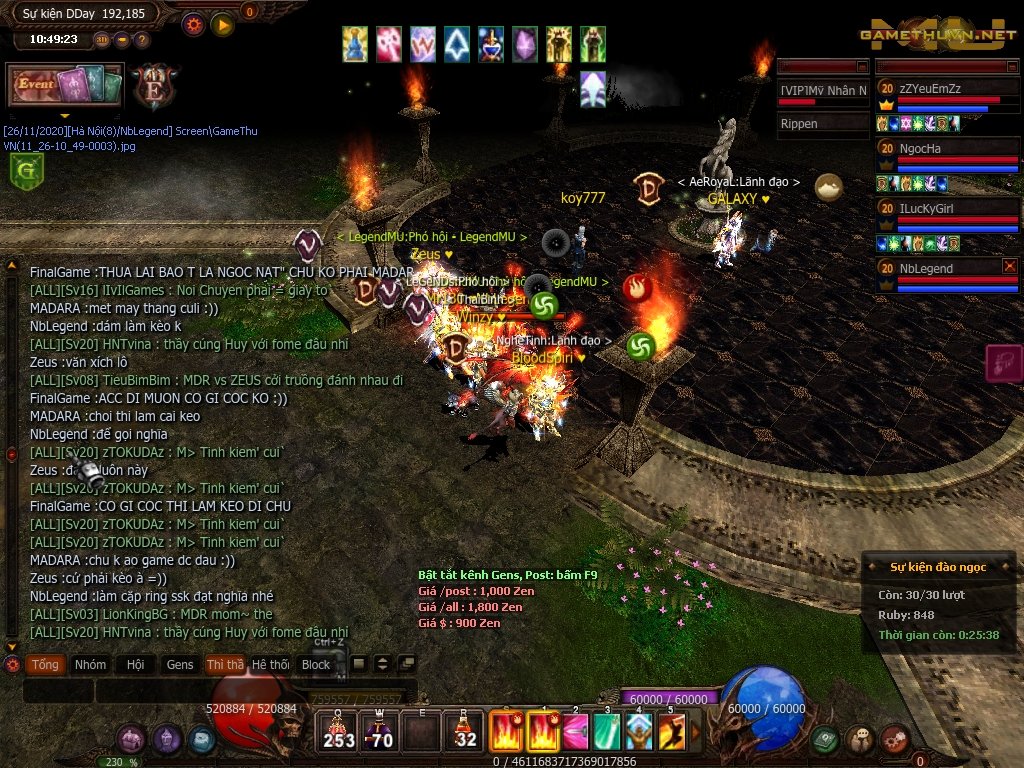Click the yellow play arrow button
The width and height of the screenshot is (1024, 768).
point(222,25)
